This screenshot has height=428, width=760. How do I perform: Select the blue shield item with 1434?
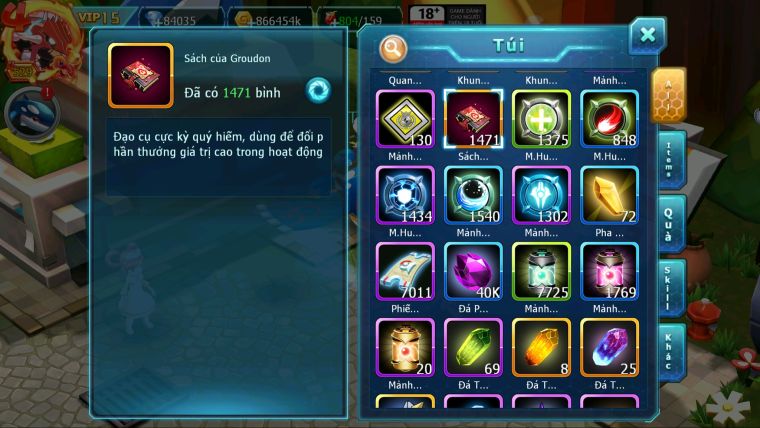point(405,194)
